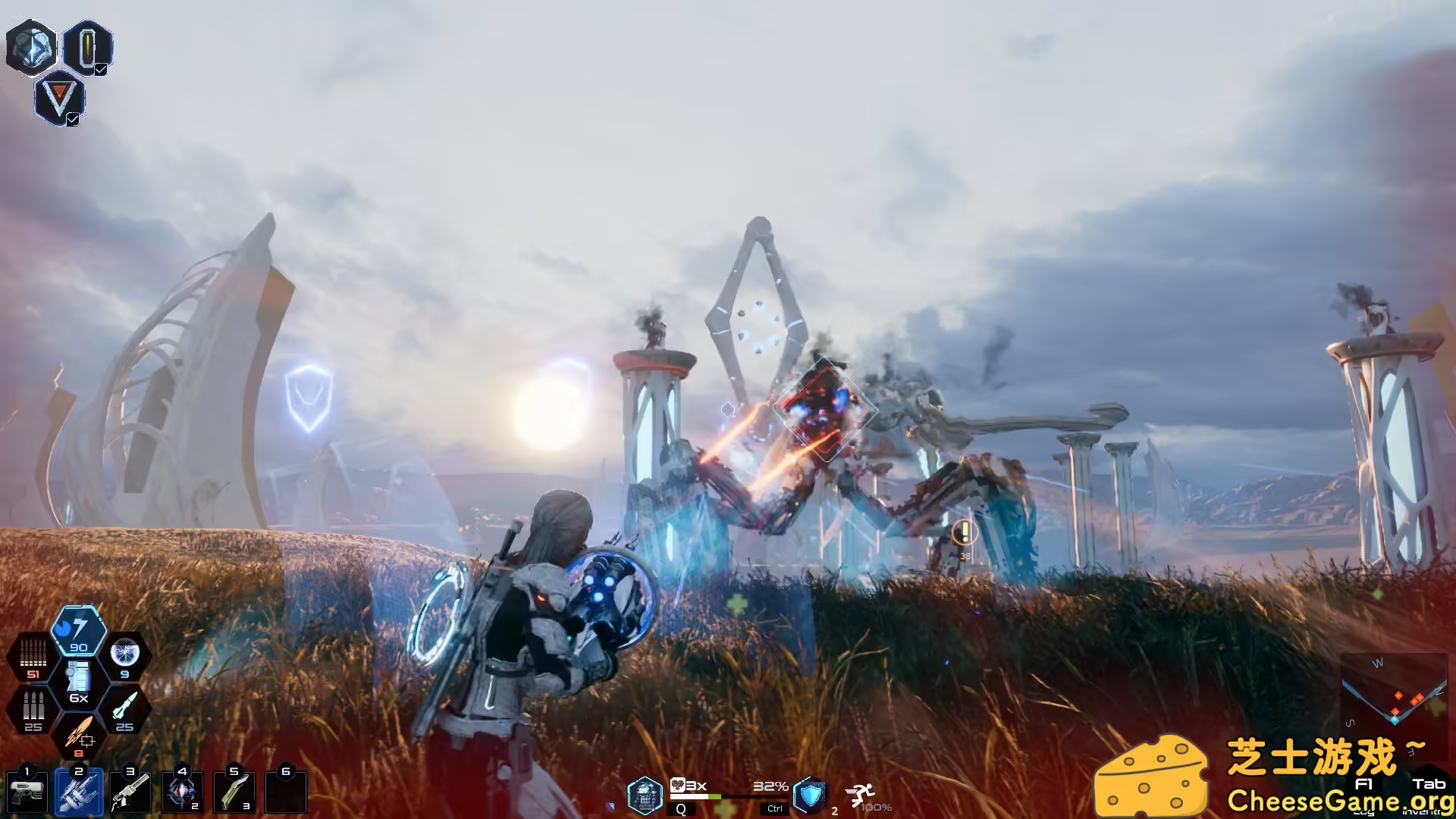Click the 32% shield progress bar
Viewport: 1456px width, 819px height.
coord(730,797)
